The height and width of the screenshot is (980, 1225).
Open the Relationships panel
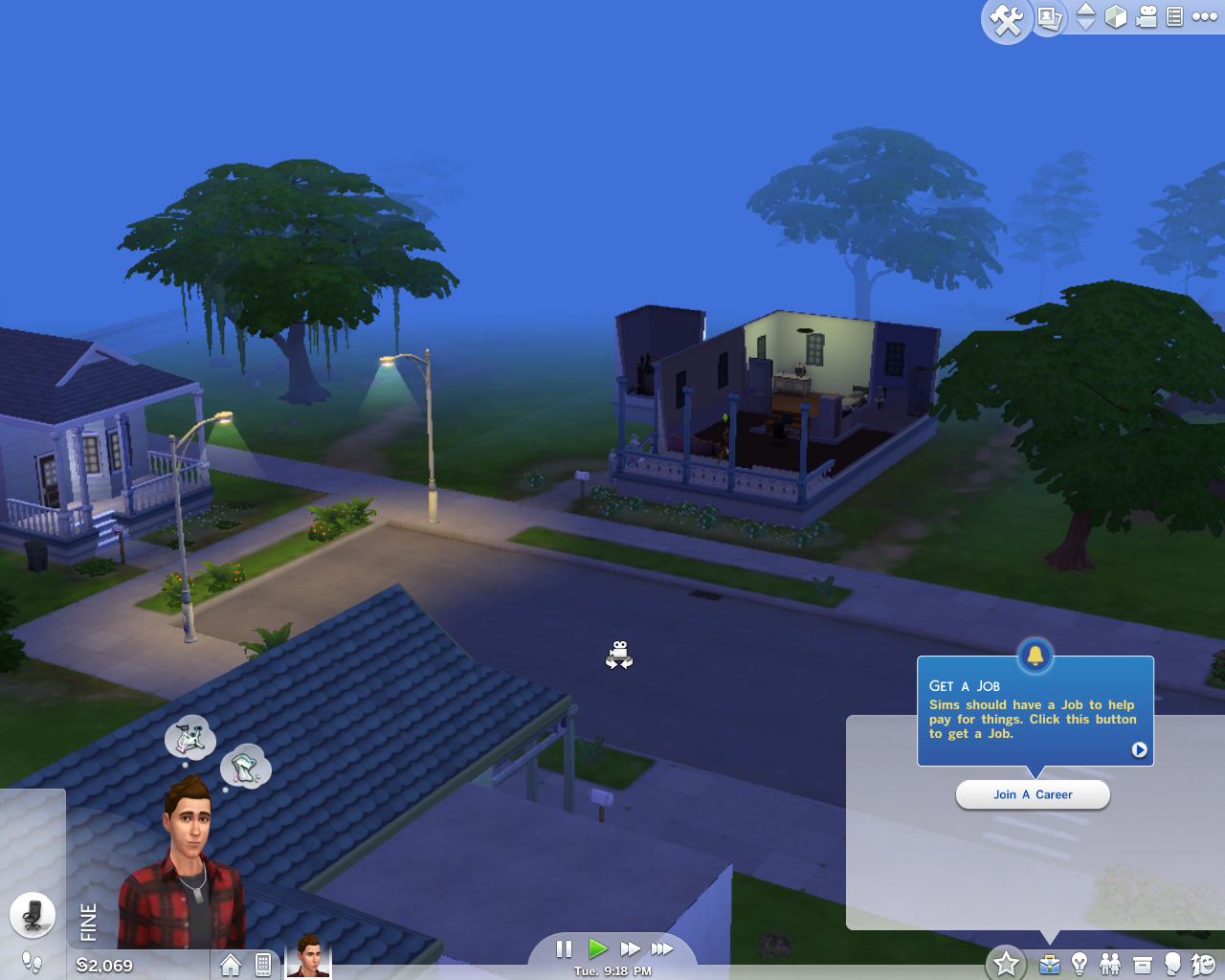1110,964
